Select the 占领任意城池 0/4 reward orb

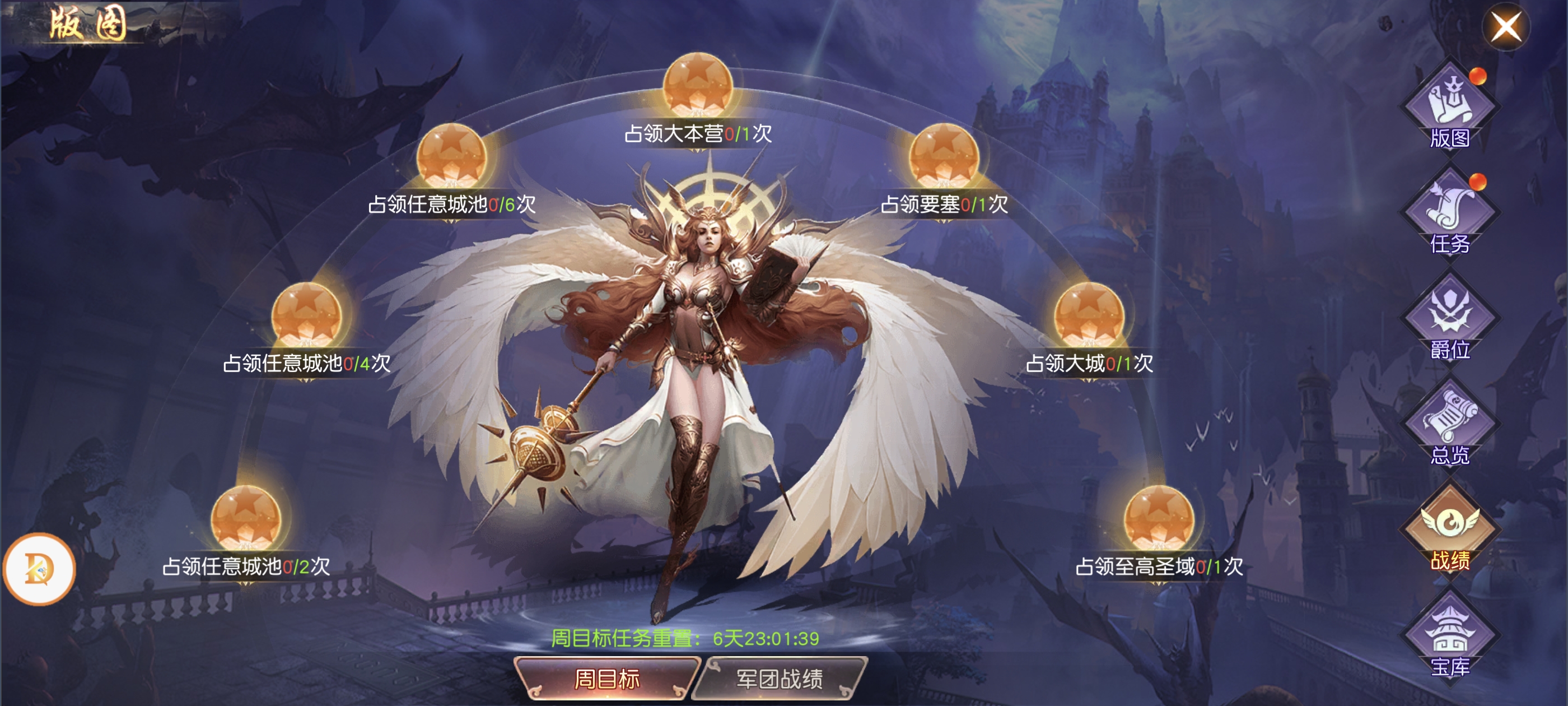coord(306,315)
